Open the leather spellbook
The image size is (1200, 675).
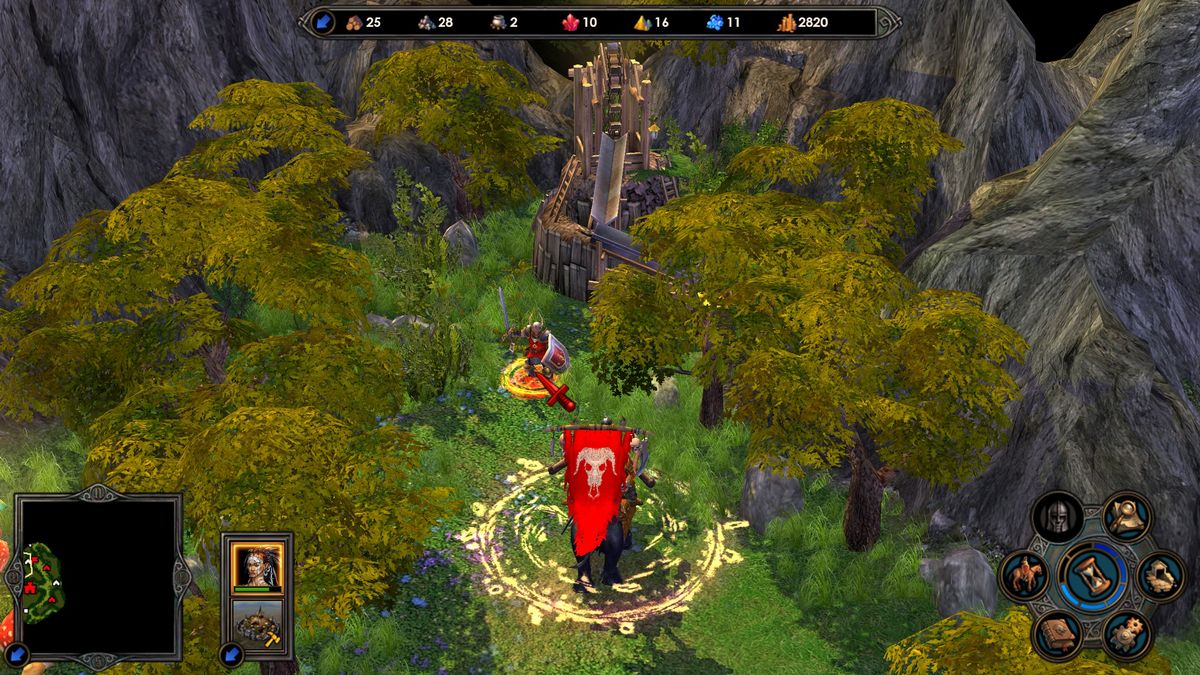(1058, 636)
